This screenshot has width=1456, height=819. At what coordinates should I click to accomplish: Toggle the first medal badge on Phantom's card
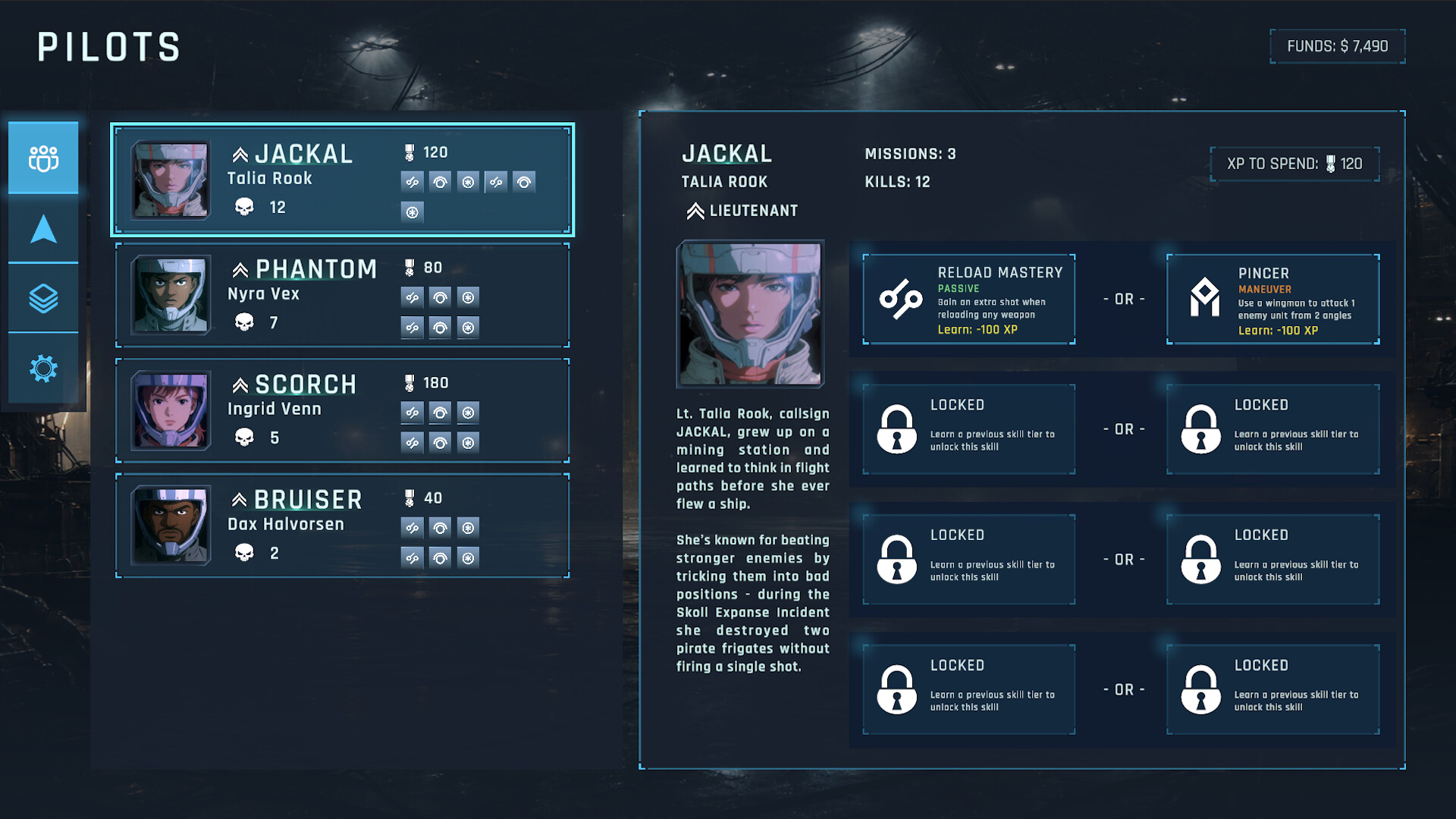pos(412,297)
